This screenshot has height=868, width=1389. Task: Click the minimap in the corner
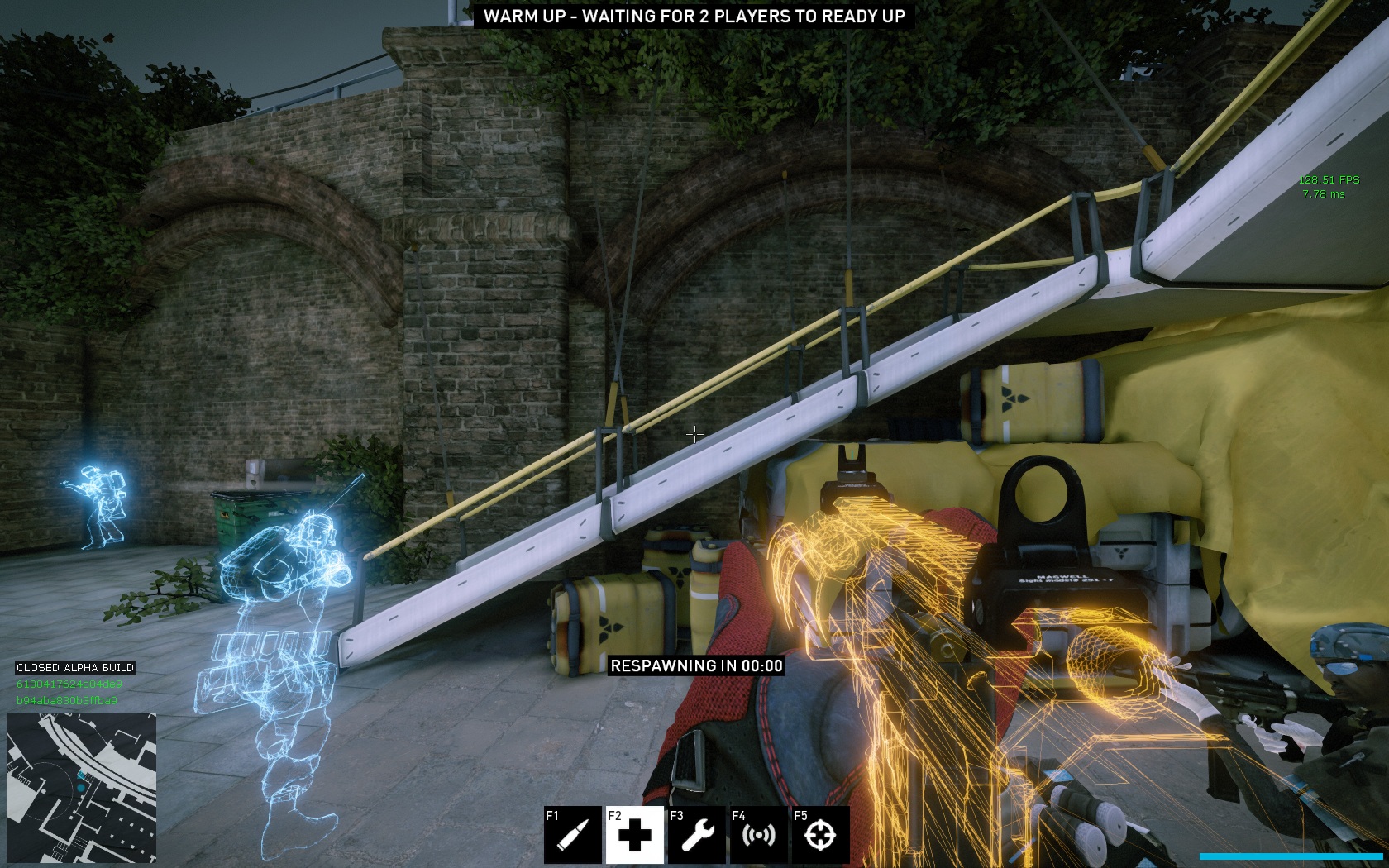click(81, 788)
